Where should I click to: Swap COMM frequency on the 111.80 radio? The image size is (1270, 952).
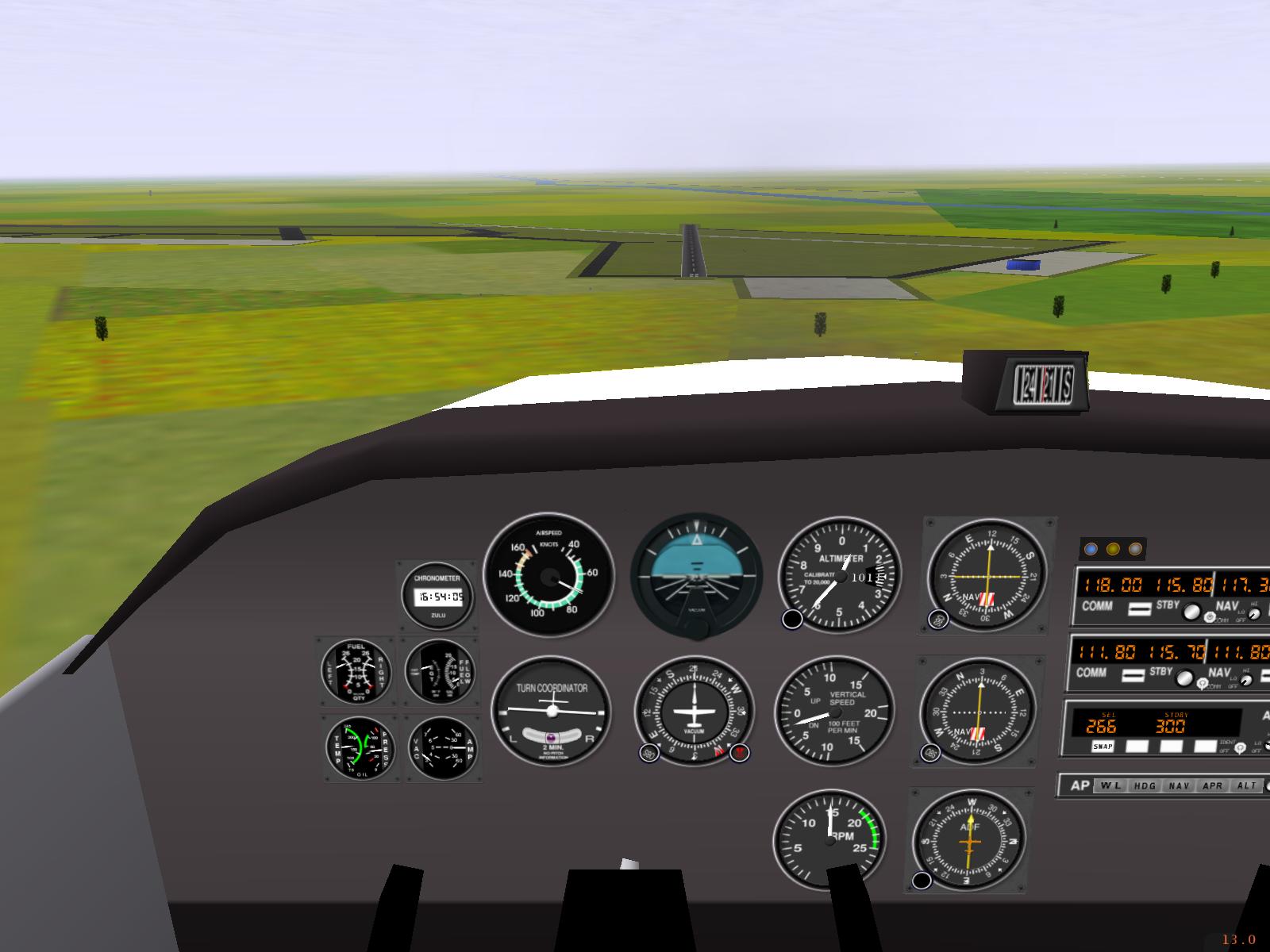(1134, 675)
